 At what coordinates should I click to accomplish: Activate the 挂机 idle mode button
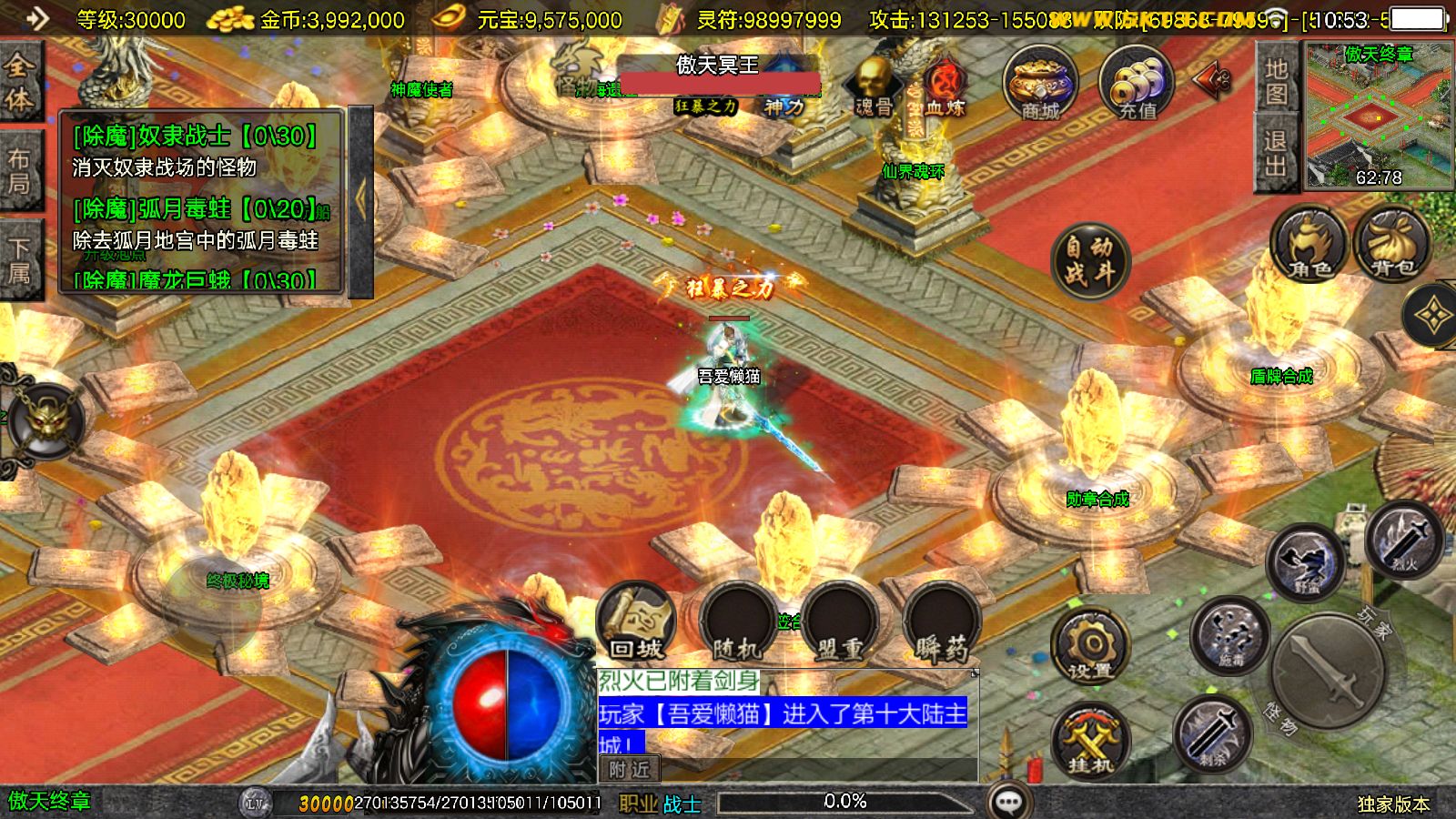coord(1089,742)
